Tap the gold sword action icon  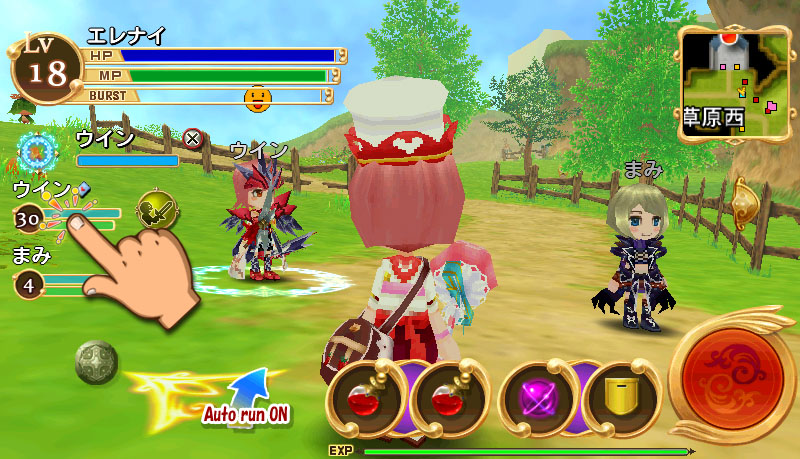[x=154, y=210]
